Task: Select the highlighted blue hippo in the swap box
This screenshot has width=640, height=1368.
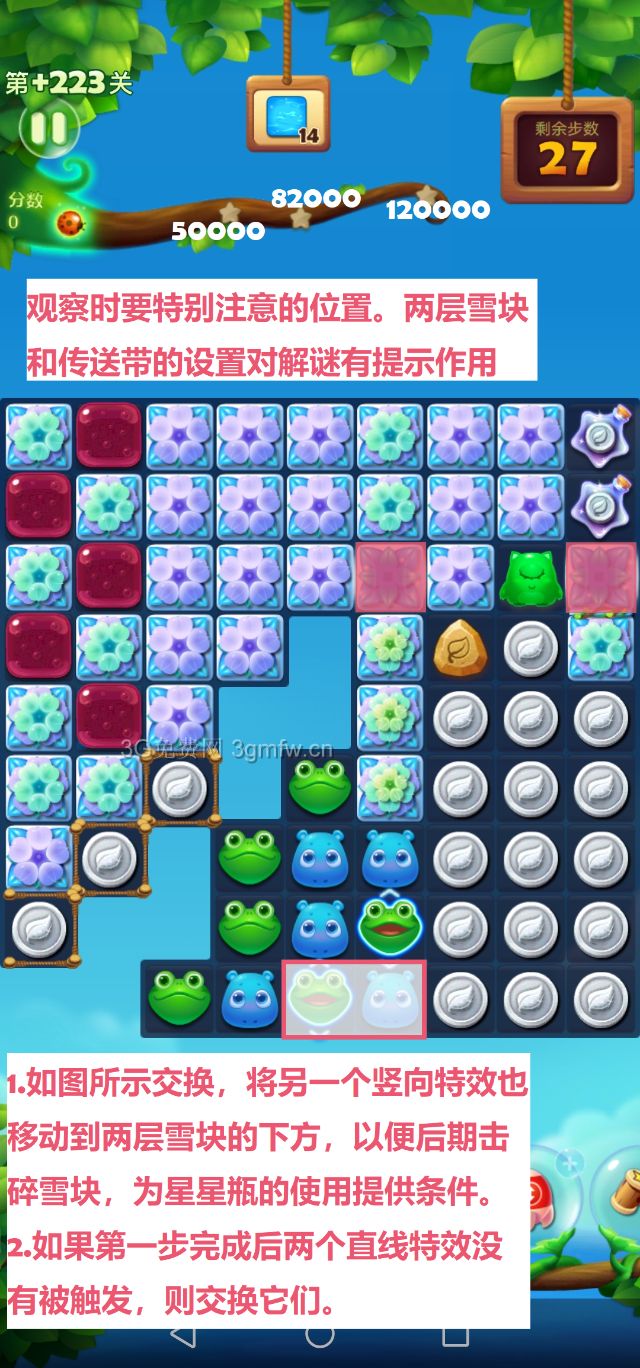Action: (x=390, y=999)
